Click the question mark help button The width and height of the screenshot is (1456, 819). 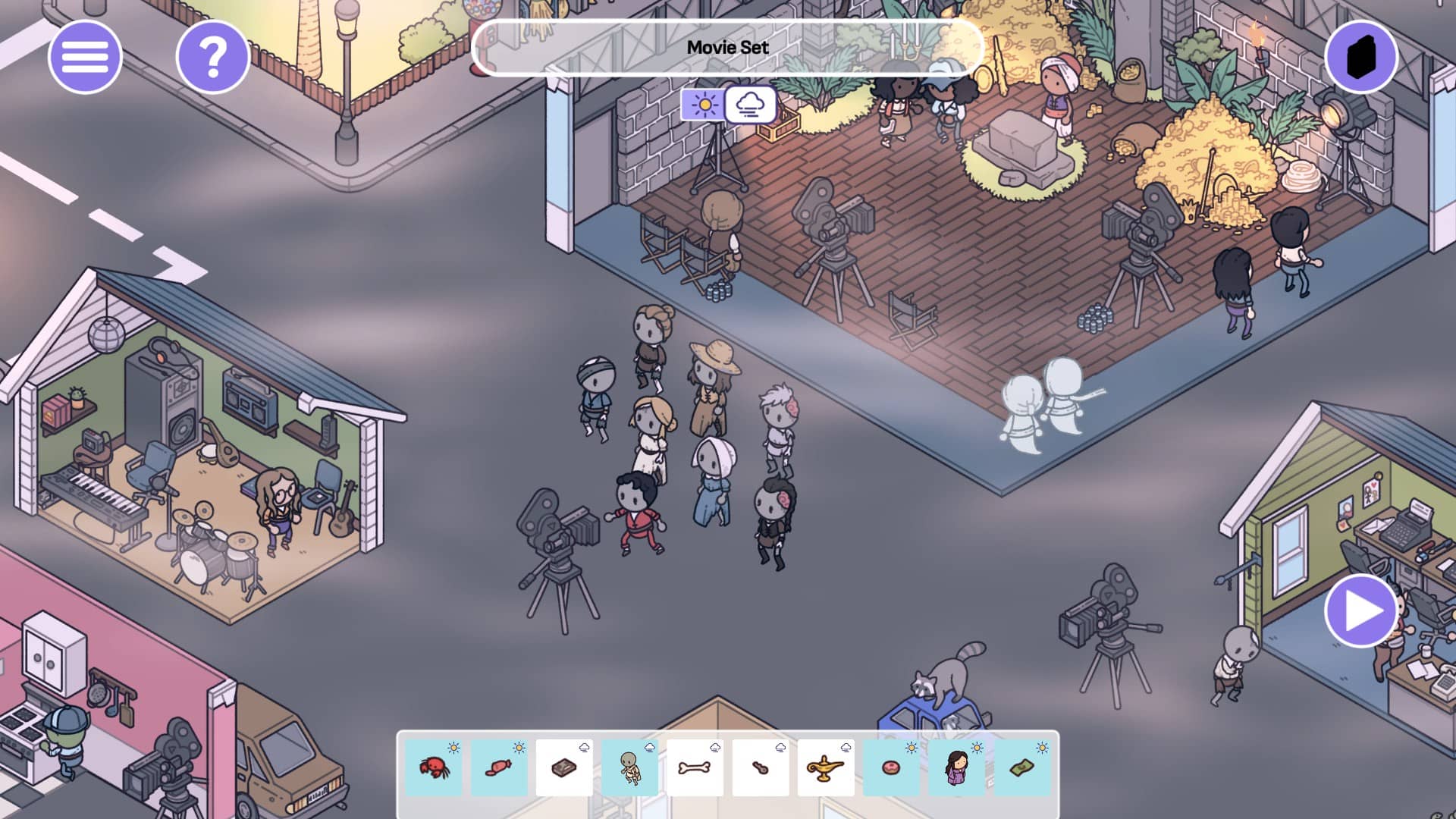213,57
